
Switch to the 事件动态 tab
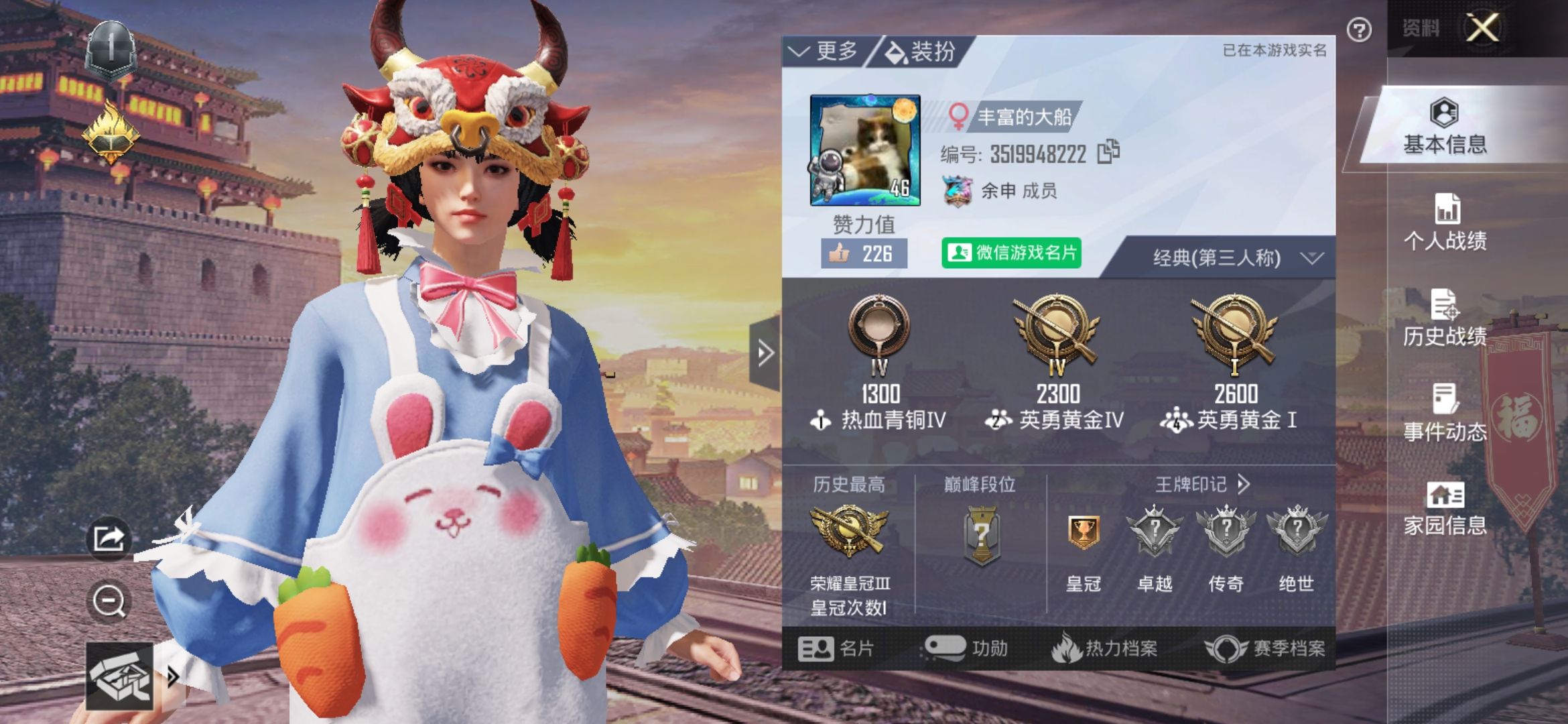click(x=1445, y=414)
